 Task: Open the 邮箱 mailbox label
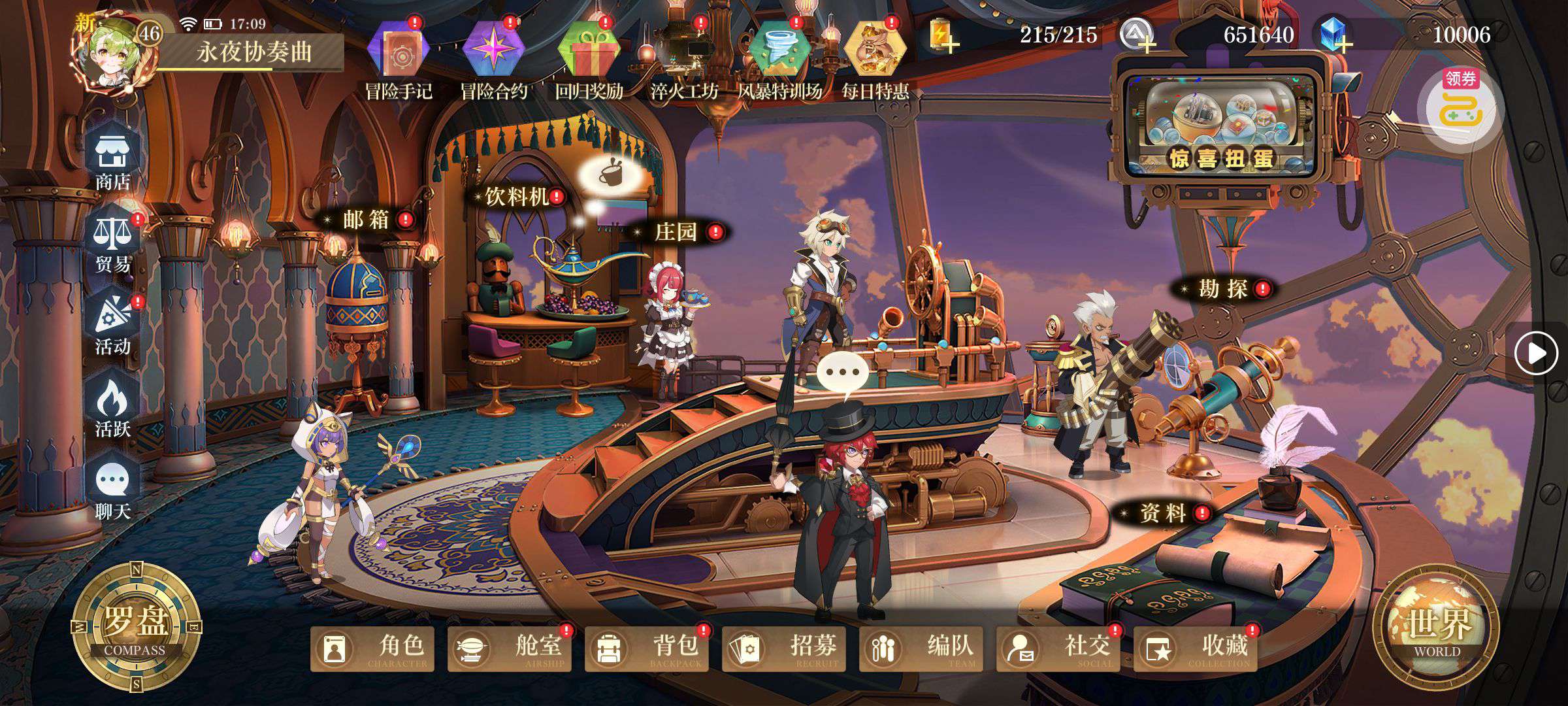[x=367, y=220]
